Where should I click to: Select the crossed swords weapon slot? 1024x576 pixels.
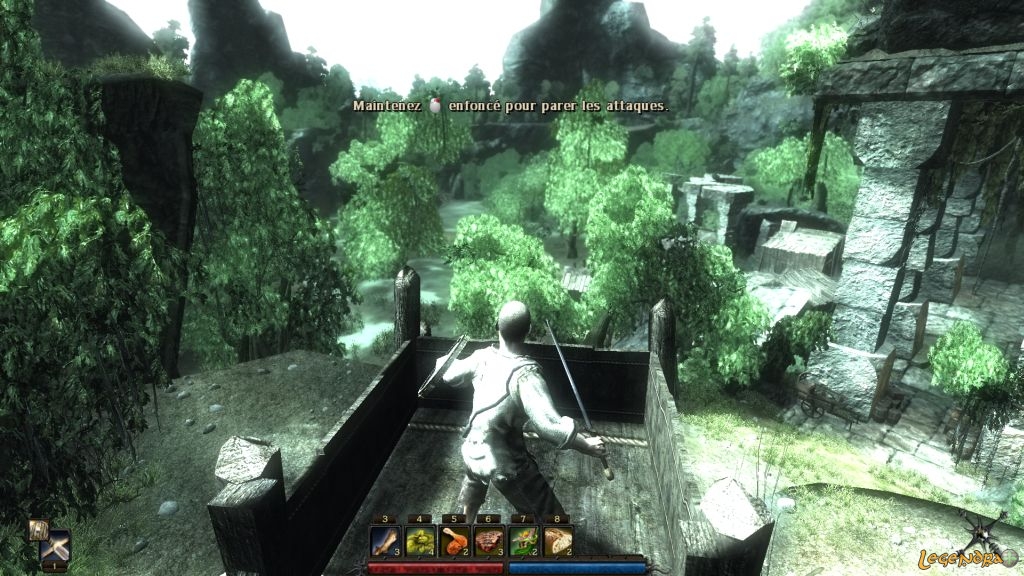pyautogui.click(x=56, y=548)
